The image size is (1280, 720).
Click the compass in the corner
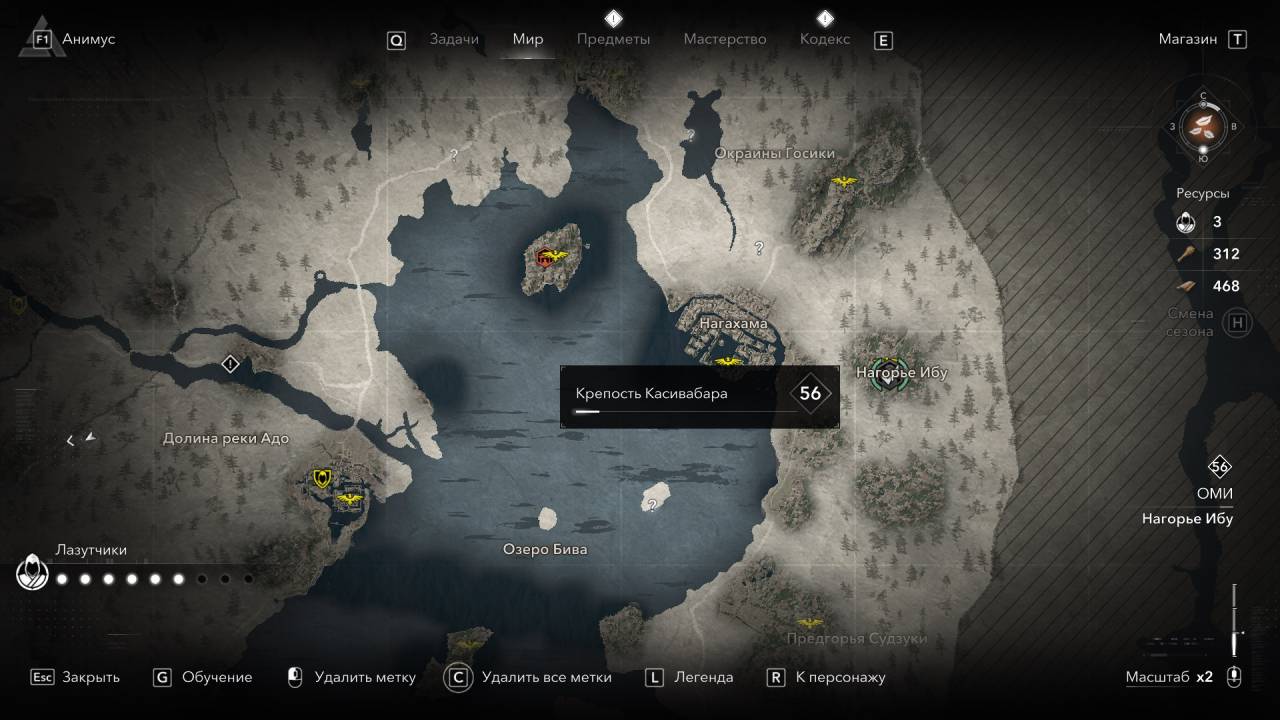tap(1203, 126)
